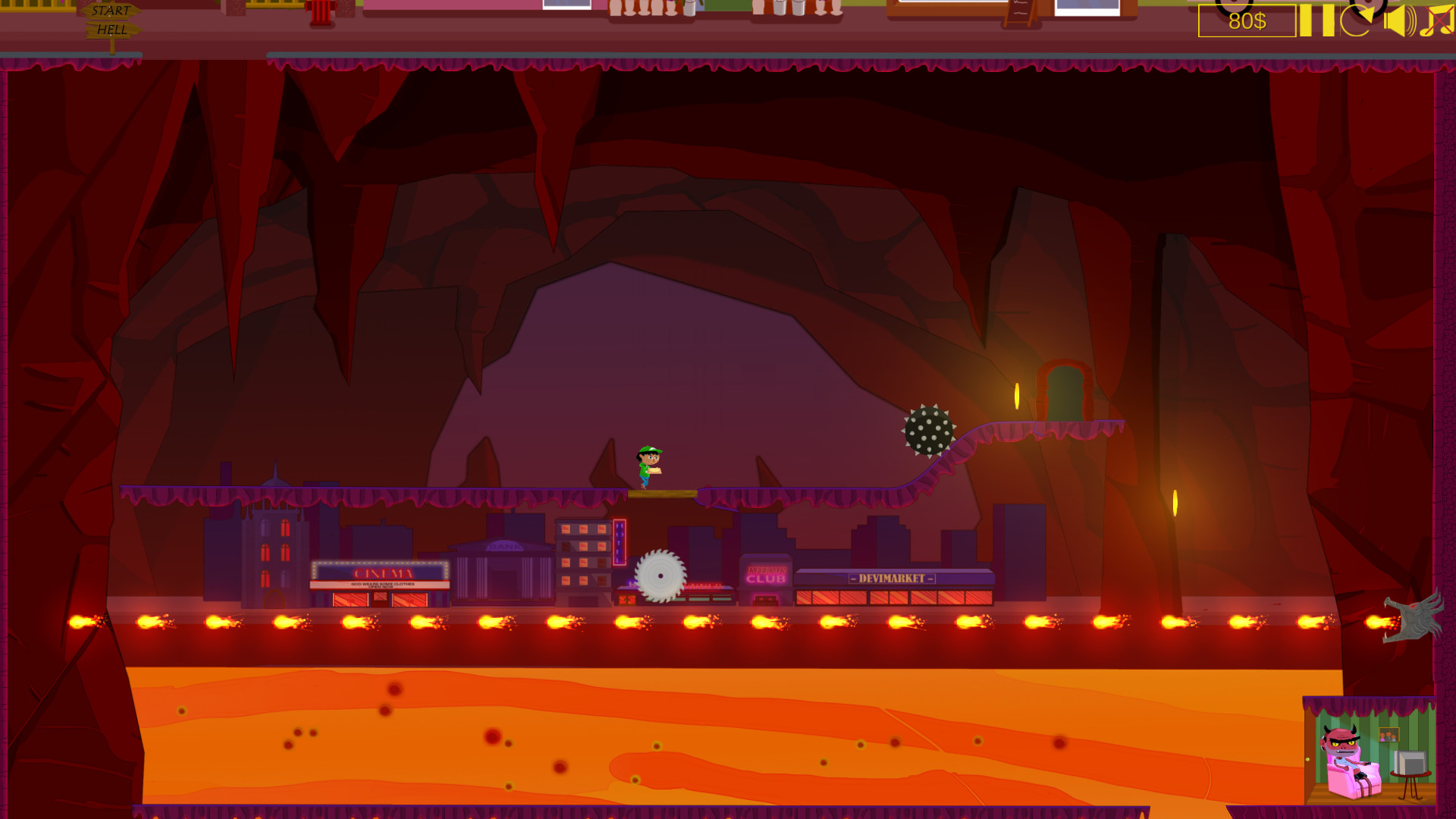
Task: Click the circular restart arrow icon
Action: pyautogui.click(x=1357, y=21)
